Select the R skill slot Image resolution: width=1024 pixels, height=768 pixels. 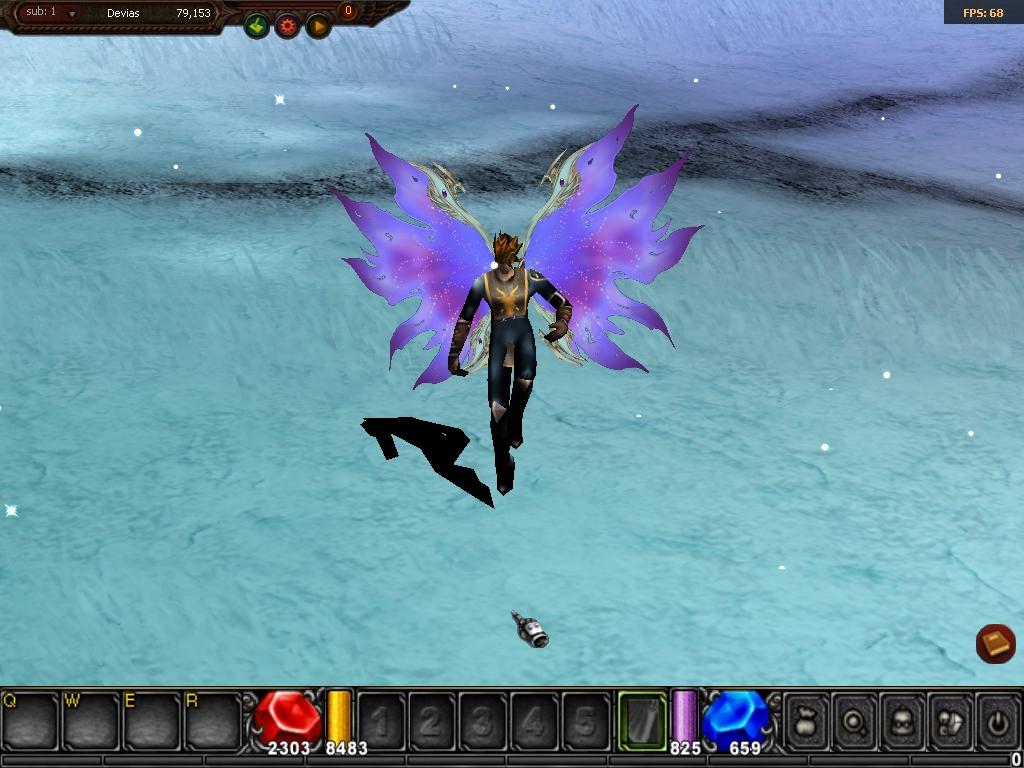click(x=213, y=720)
